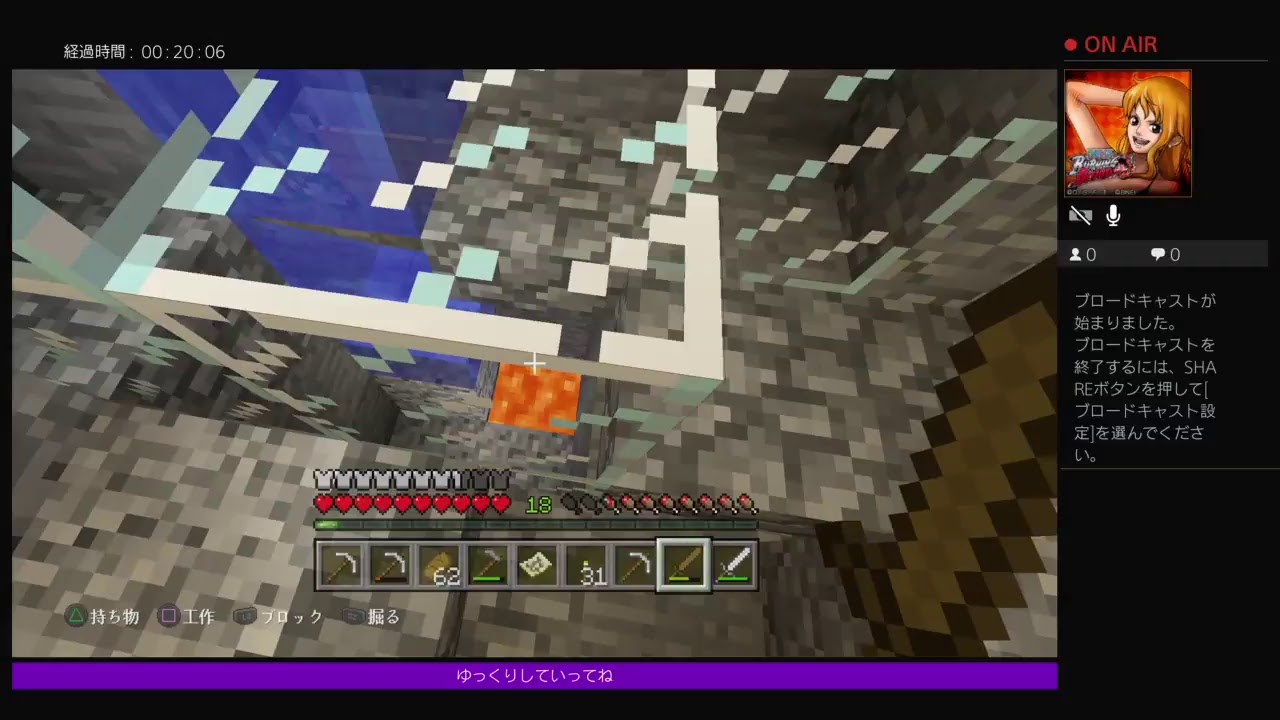Click the viewer count person icon
Viewport: 1280px width, 720px height.
(x=1075, y=254)
